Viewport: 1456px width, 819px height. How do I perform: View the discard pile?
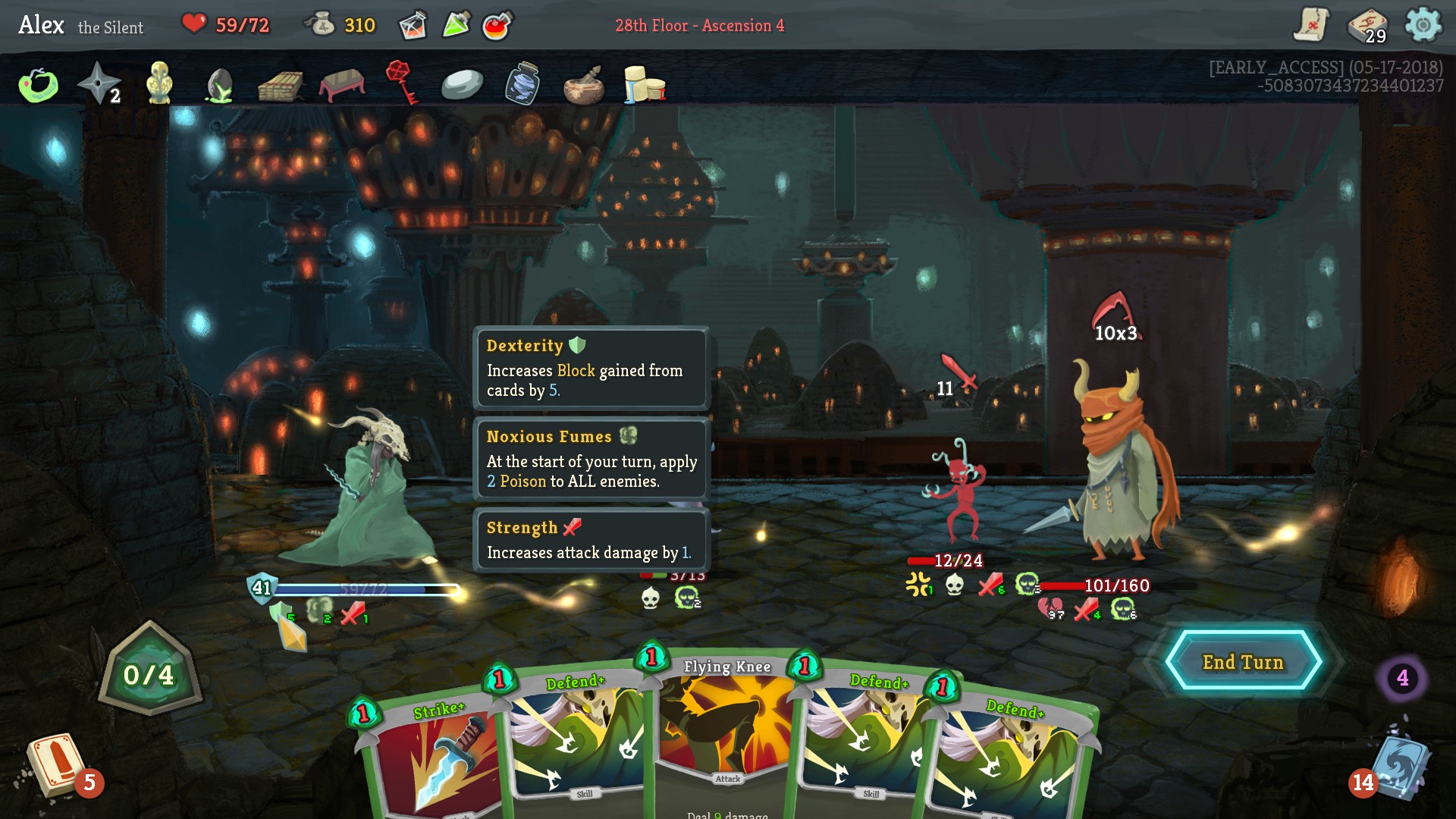click(x=1399, y=770)
